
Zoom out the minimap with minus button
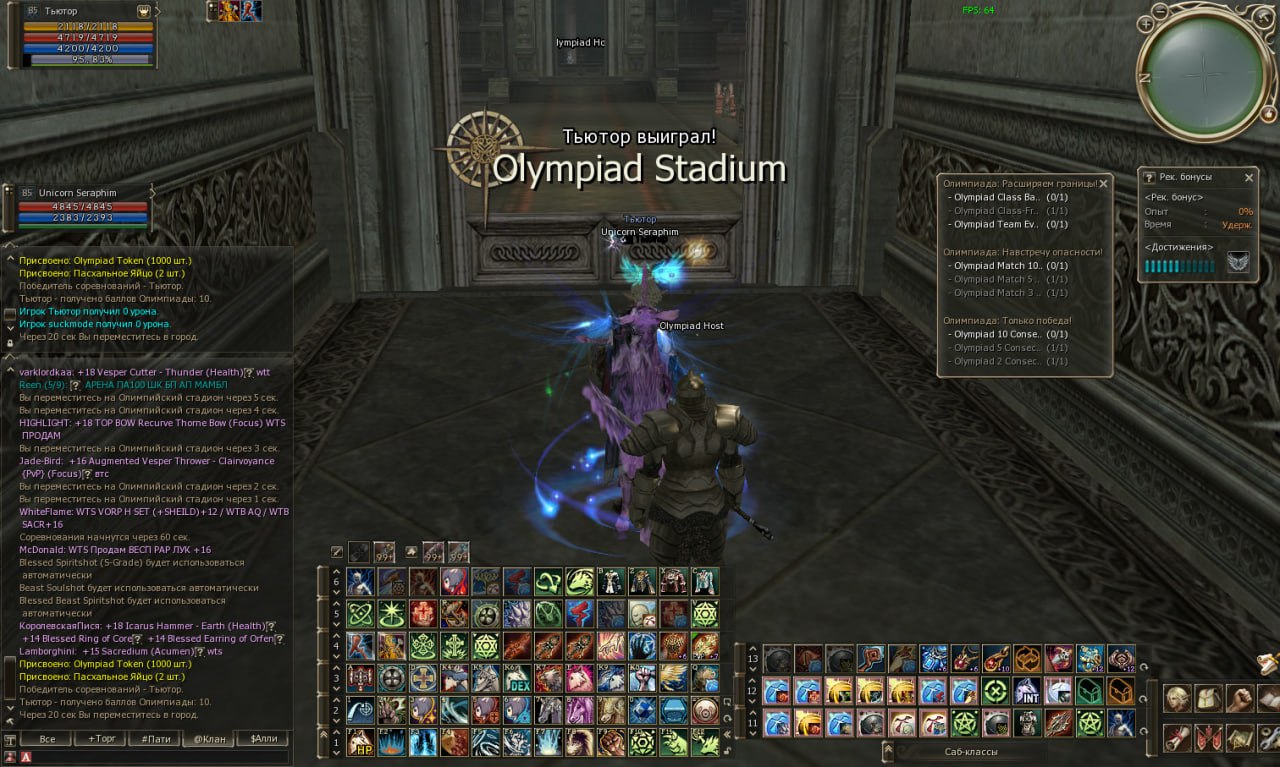point(1160,11)
